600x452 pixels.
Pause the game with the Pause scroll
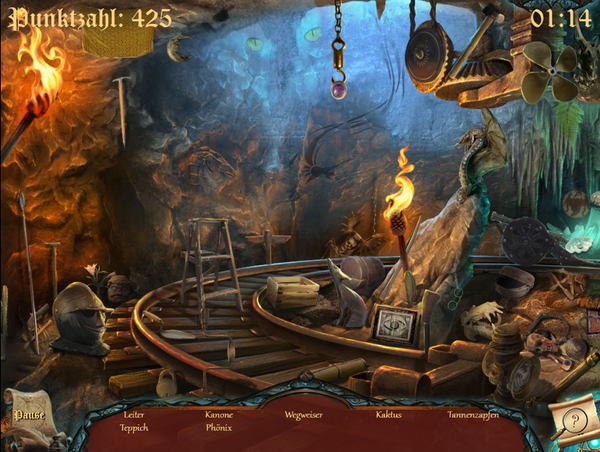pyautogui.click(x=28, y=414)
